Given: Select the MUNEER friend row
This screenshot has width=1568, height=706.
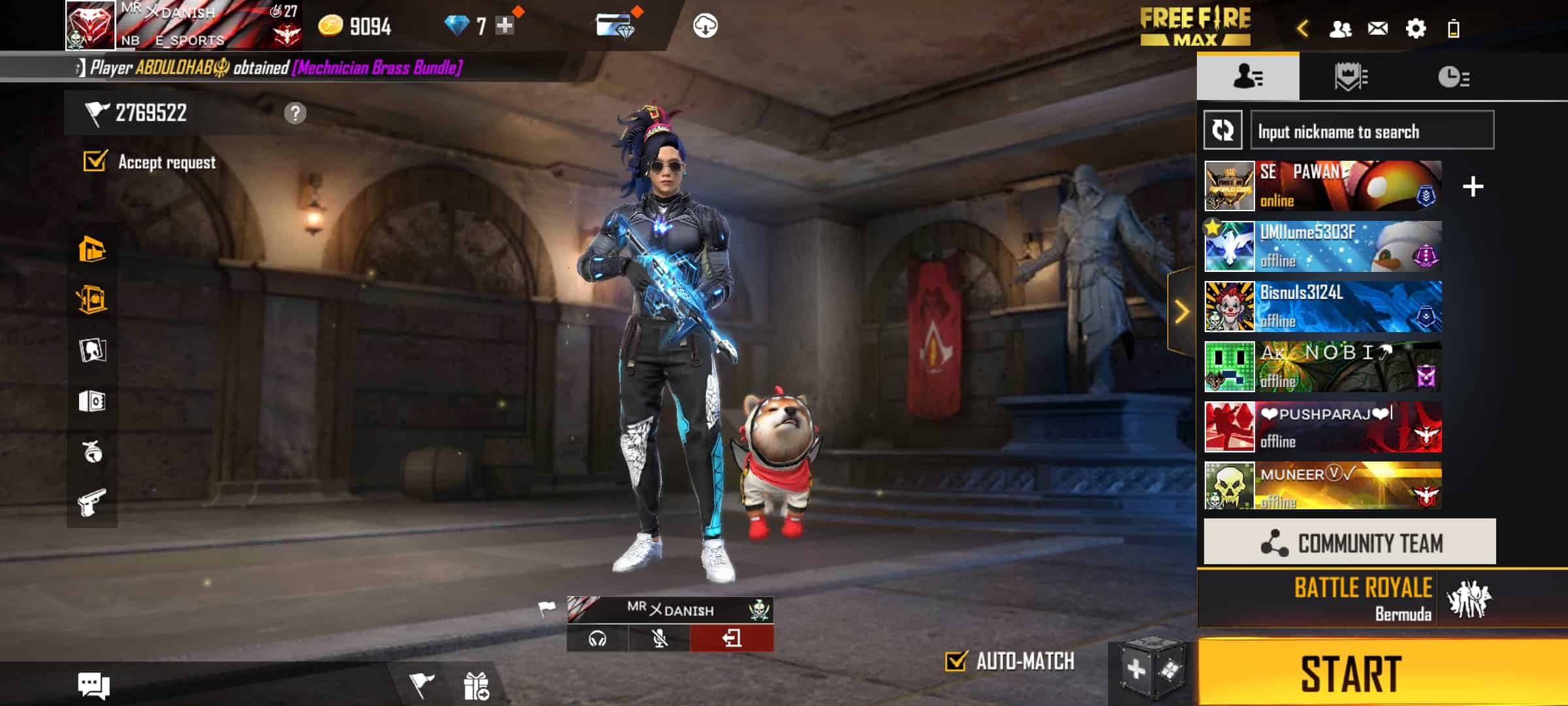Looking at the screenshot, I should coord(1323,486).
